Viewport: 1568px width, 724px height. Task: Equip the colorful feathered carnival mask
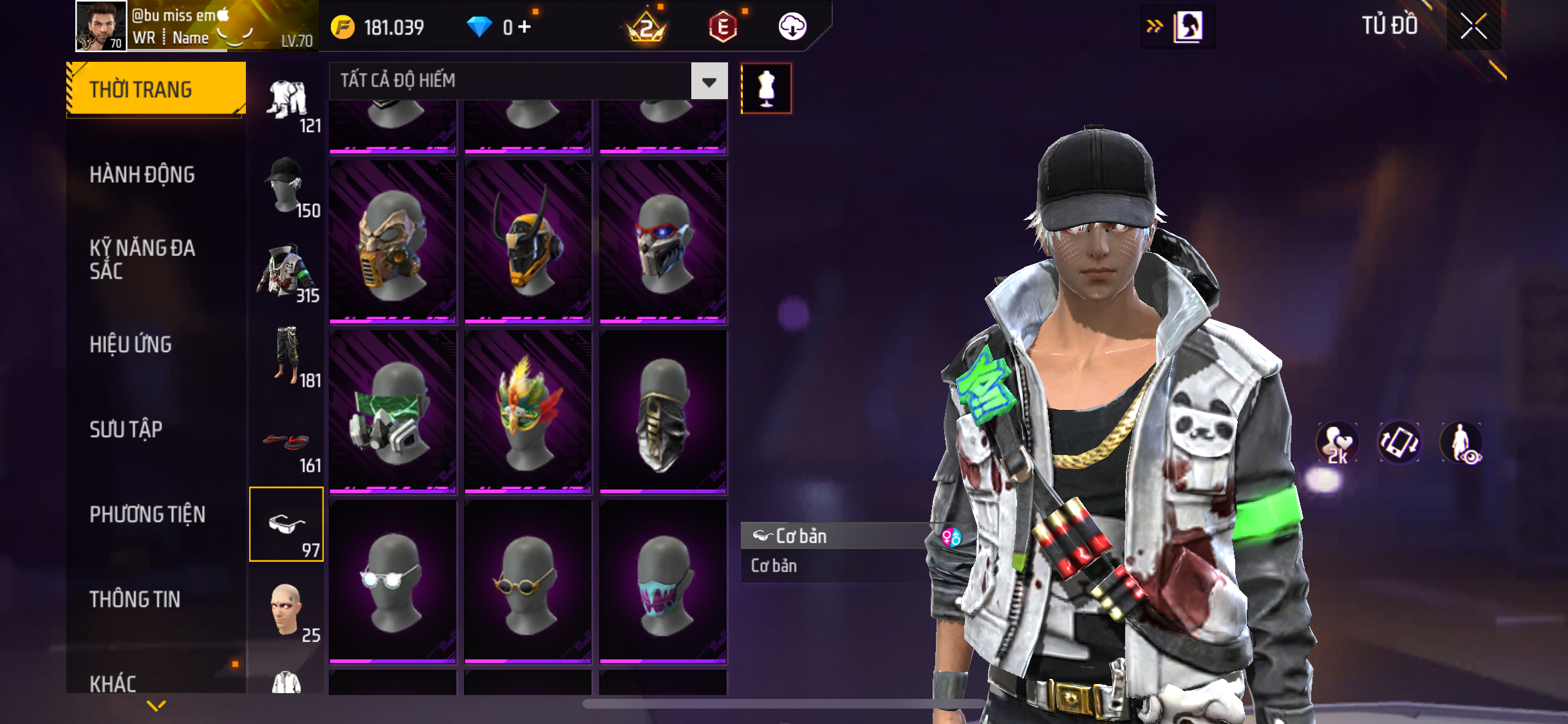pos(528,412)
